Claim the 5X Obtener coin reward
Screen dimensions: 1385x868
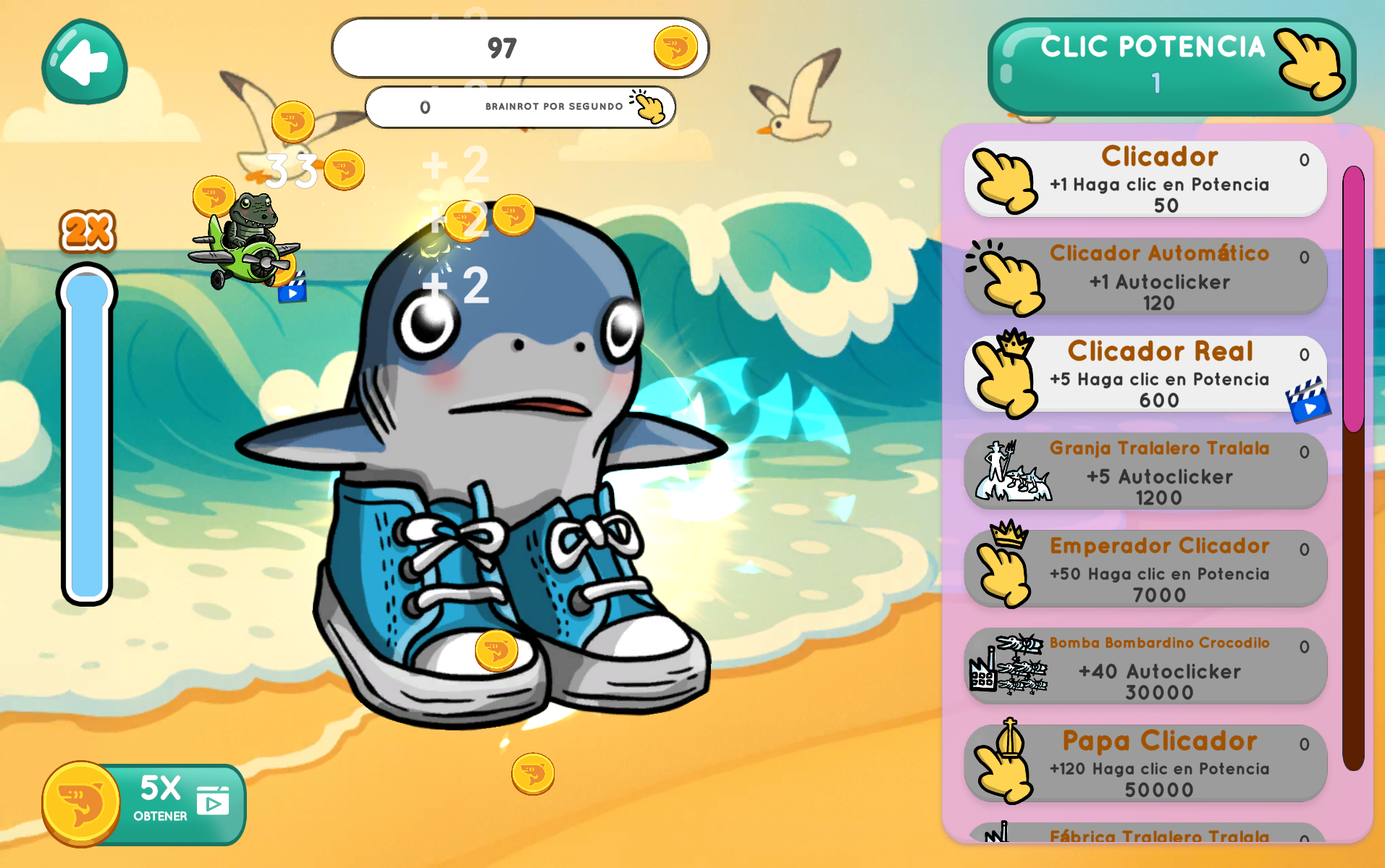tap(145, 804)
